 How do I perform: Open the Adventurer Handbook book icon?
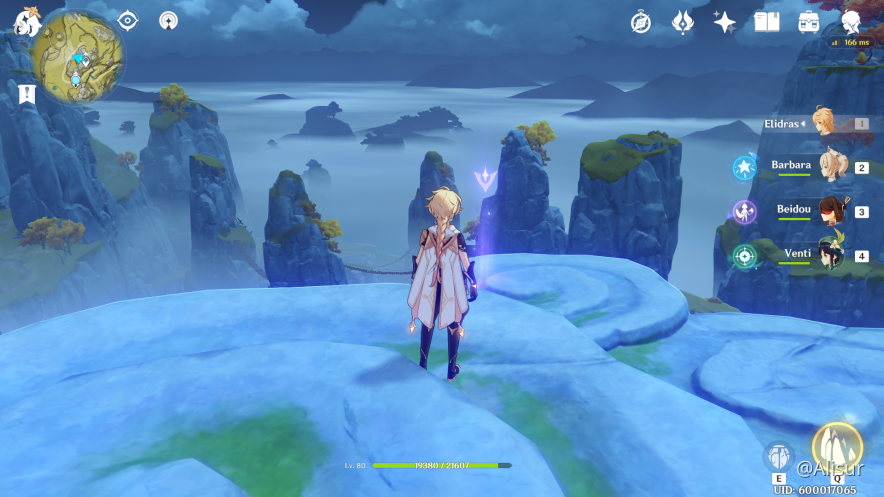coord(767,22)
